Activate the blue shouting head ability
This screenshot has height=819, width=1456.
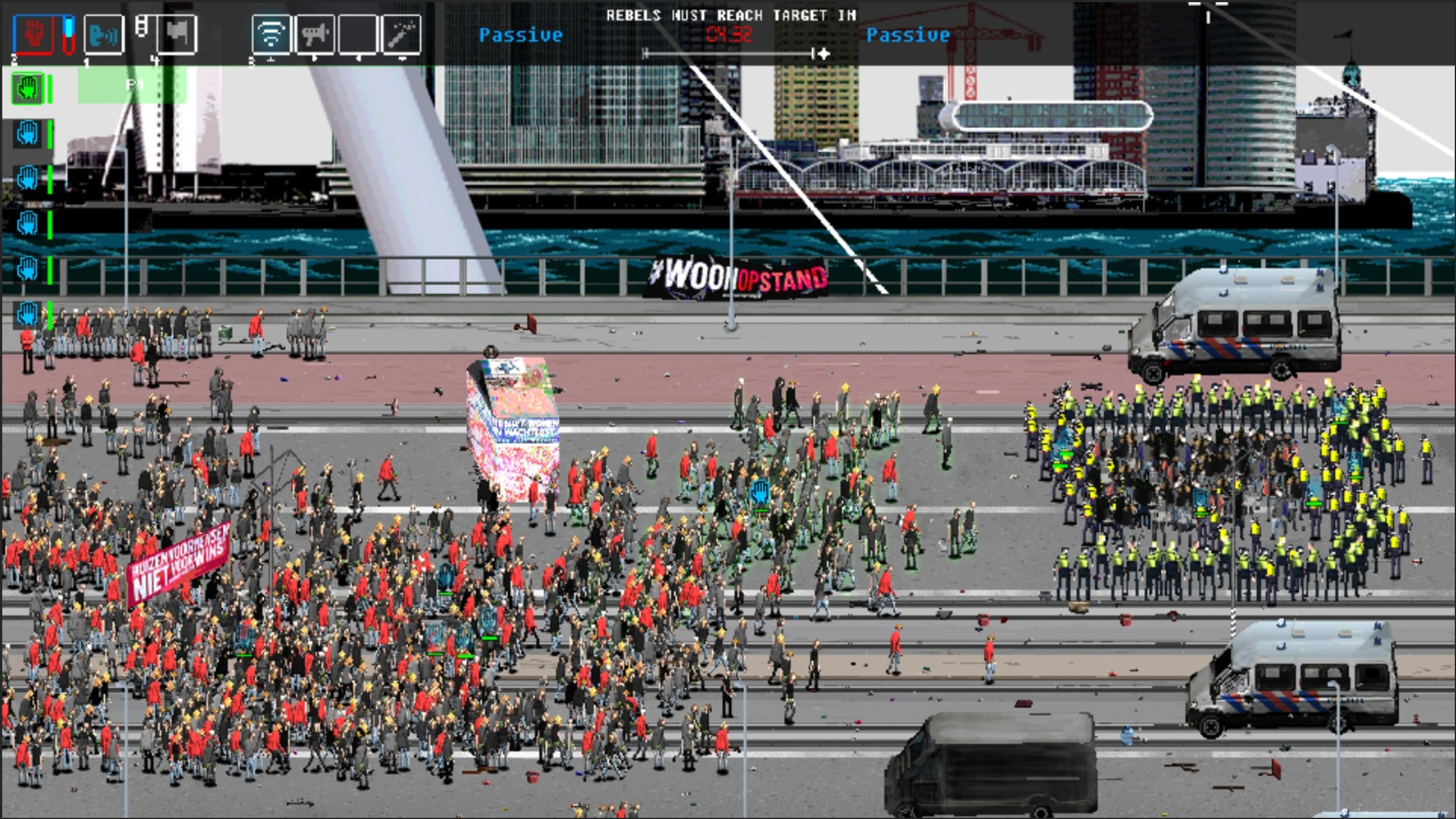point(104,34)
